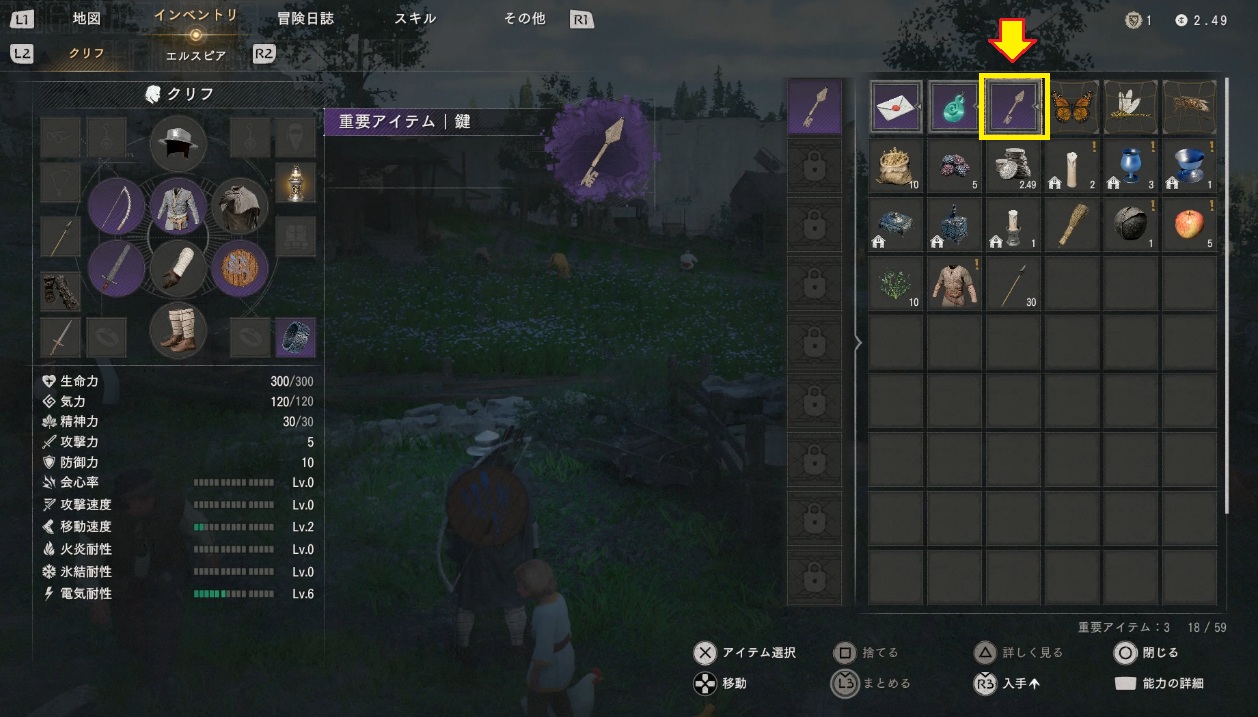Open the スキル tab
Viewport: 1258px width, 717px height.
[415, 18]
